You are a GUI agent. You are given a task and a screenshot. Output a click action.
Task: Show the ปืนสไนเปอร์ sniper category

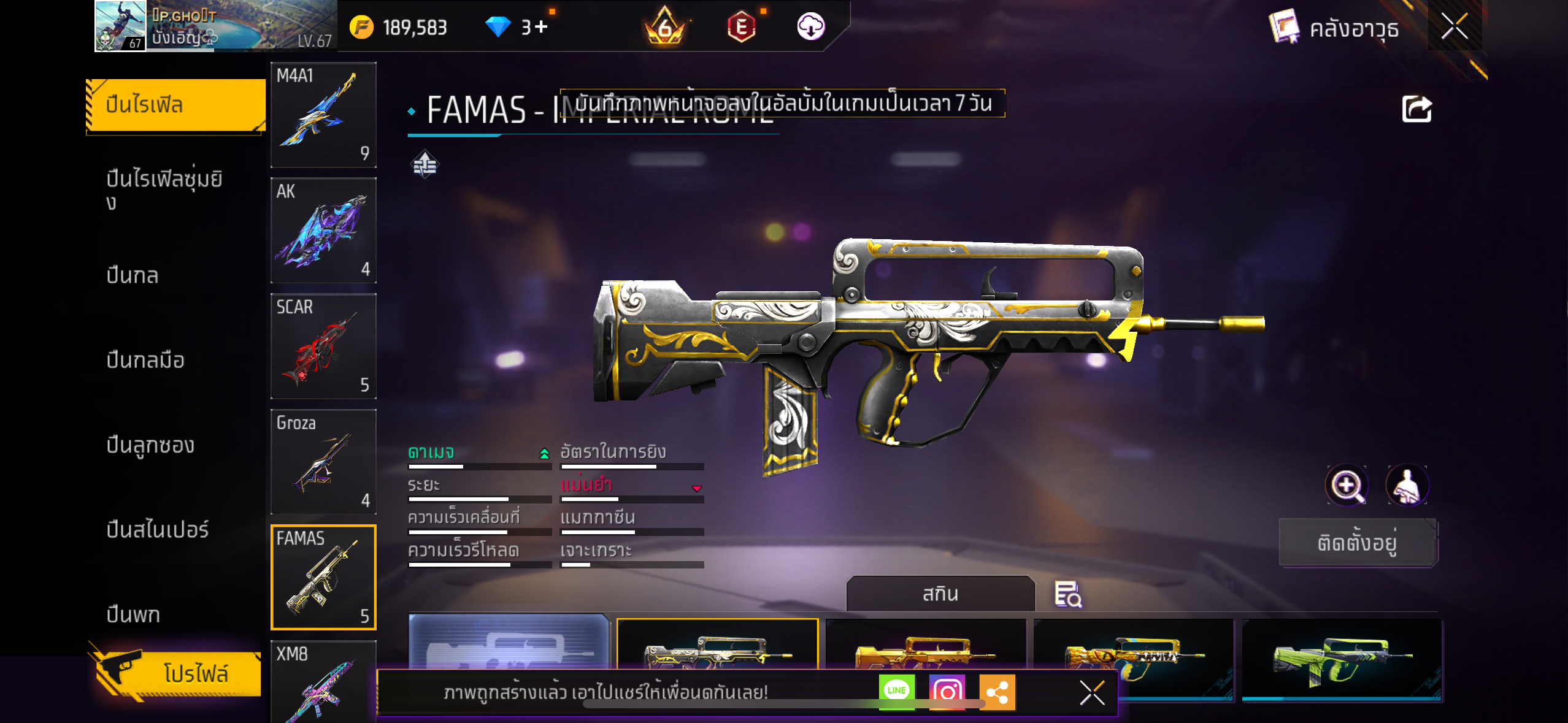click(x=158, y=529)
